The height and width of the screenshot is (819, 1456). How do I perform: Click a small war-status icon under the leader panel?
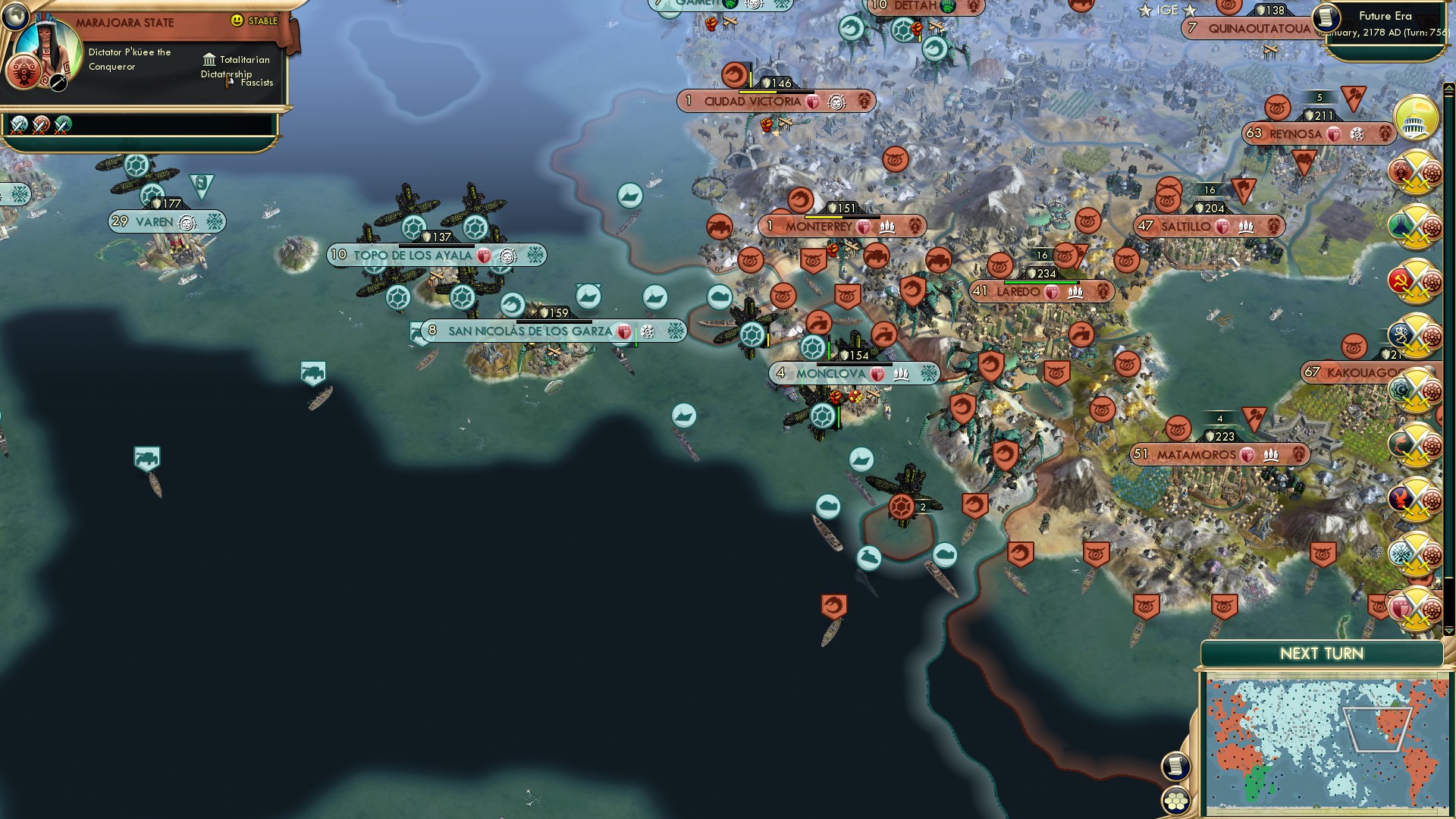click(18, 124)
